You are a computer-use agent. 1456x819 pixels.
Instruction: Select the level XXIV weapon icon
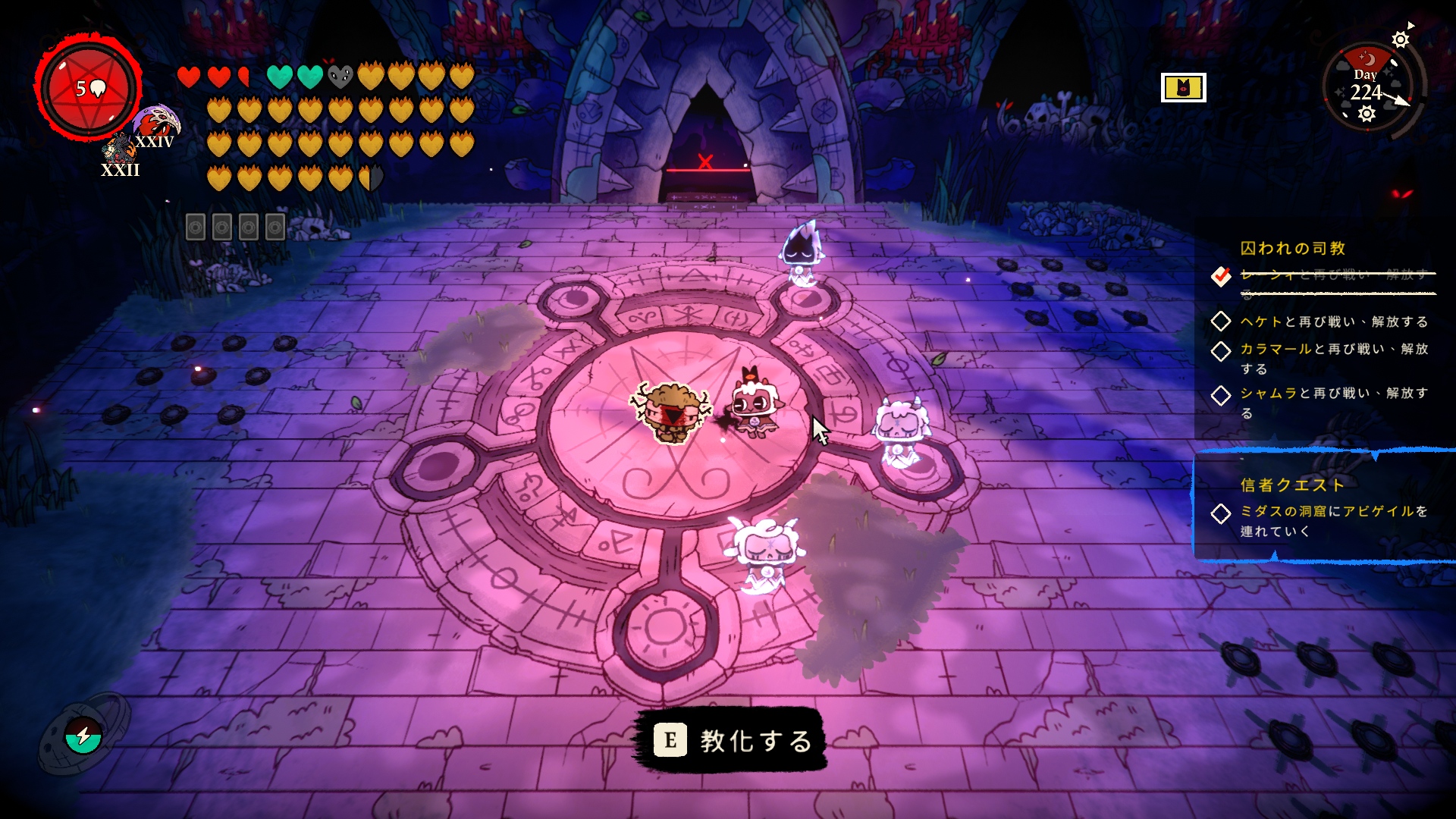click(x=156, y=124)
